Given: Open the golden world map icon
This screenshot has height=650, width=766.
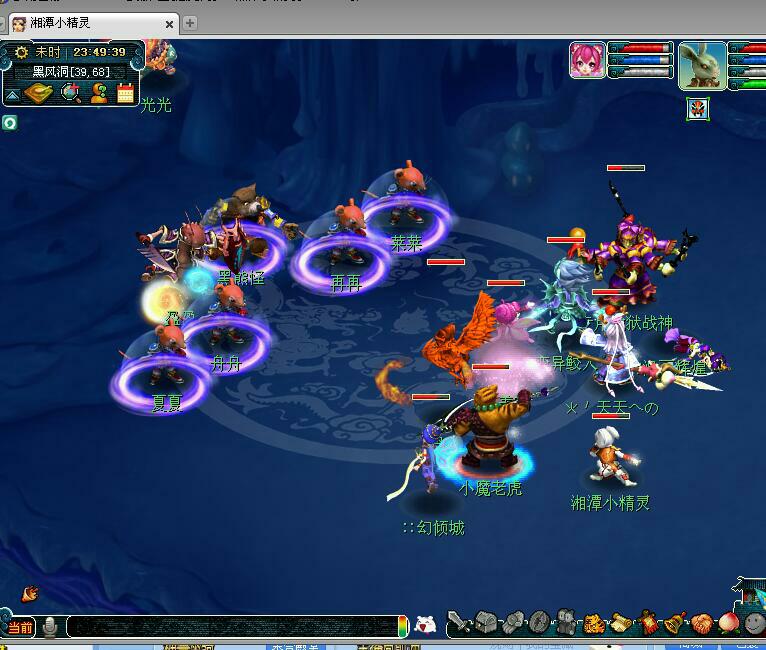Looking at the screenshot, I should coord(39,93).
